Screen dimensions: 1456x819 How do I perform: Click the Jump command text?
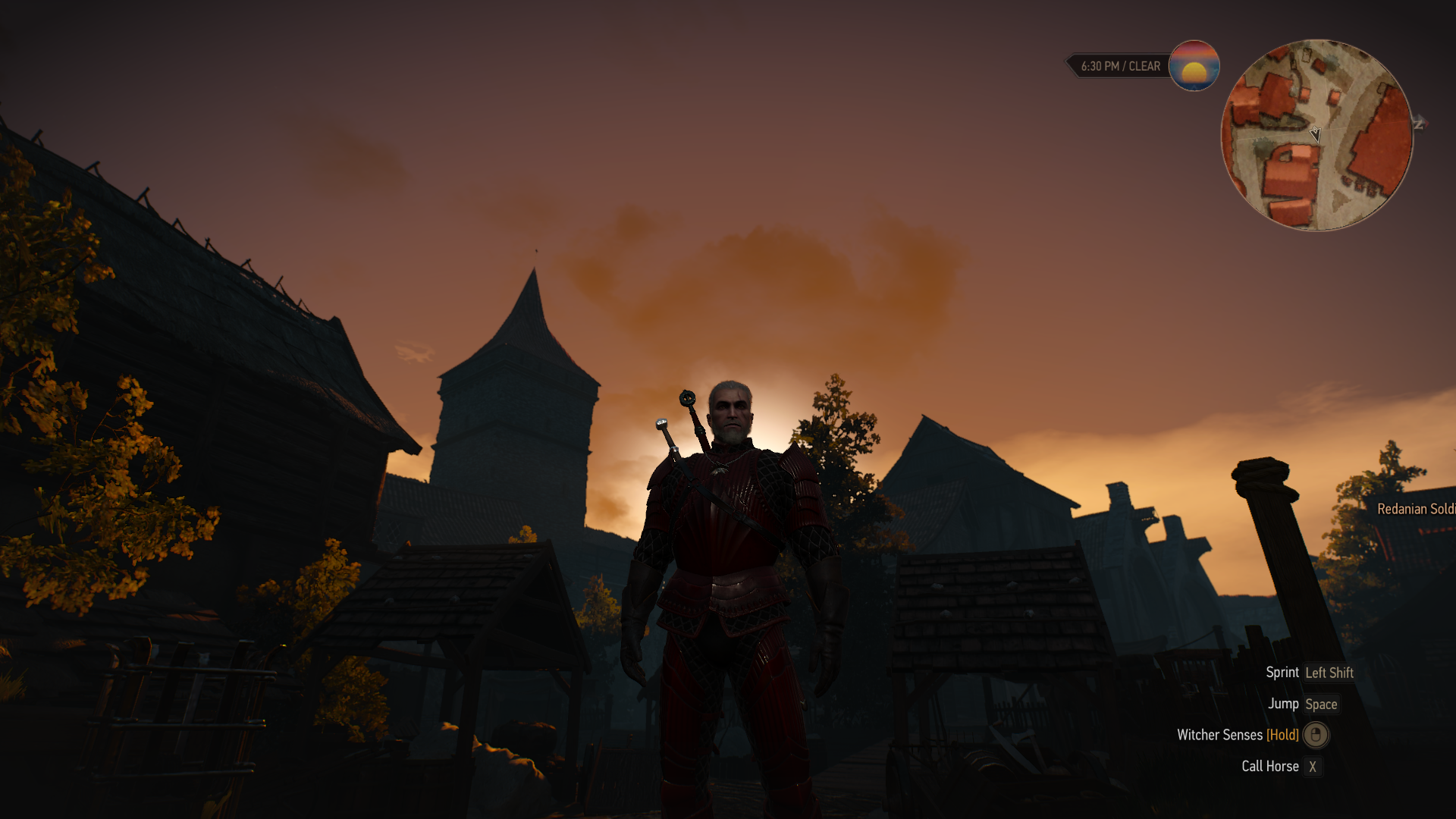click(x=1284, y=704)
